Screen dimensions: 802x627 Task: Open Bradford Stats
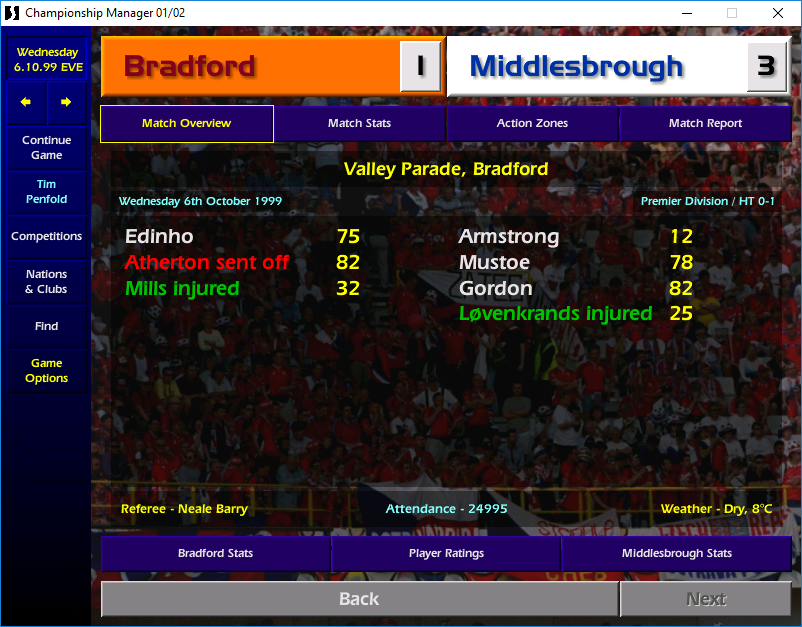215,553
